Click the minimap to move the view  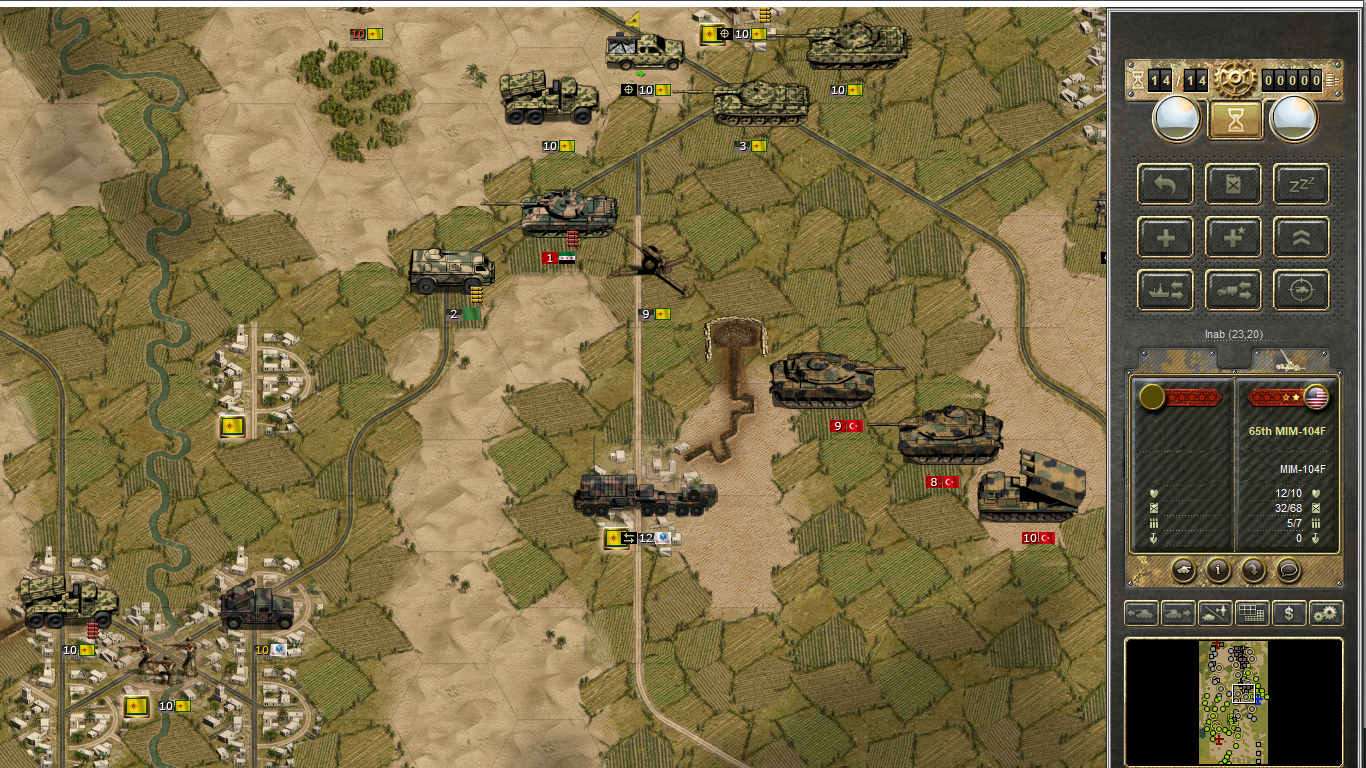point(1233,701)
